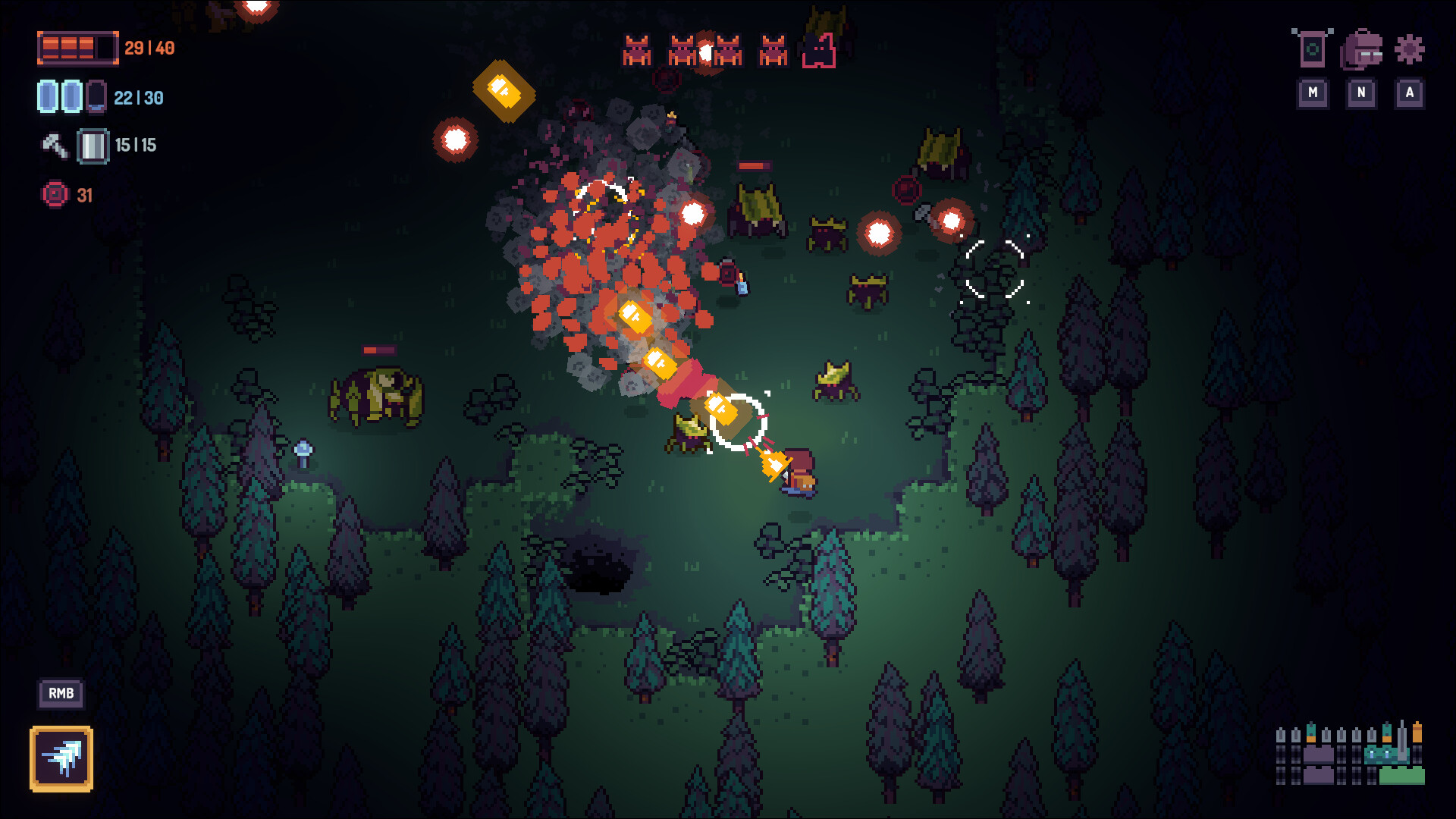The height and width of the screenshot is (819, 1456).
Task: Select the dash ability icon above RMB
Action: pyautogui.click(x=61, y=758)
